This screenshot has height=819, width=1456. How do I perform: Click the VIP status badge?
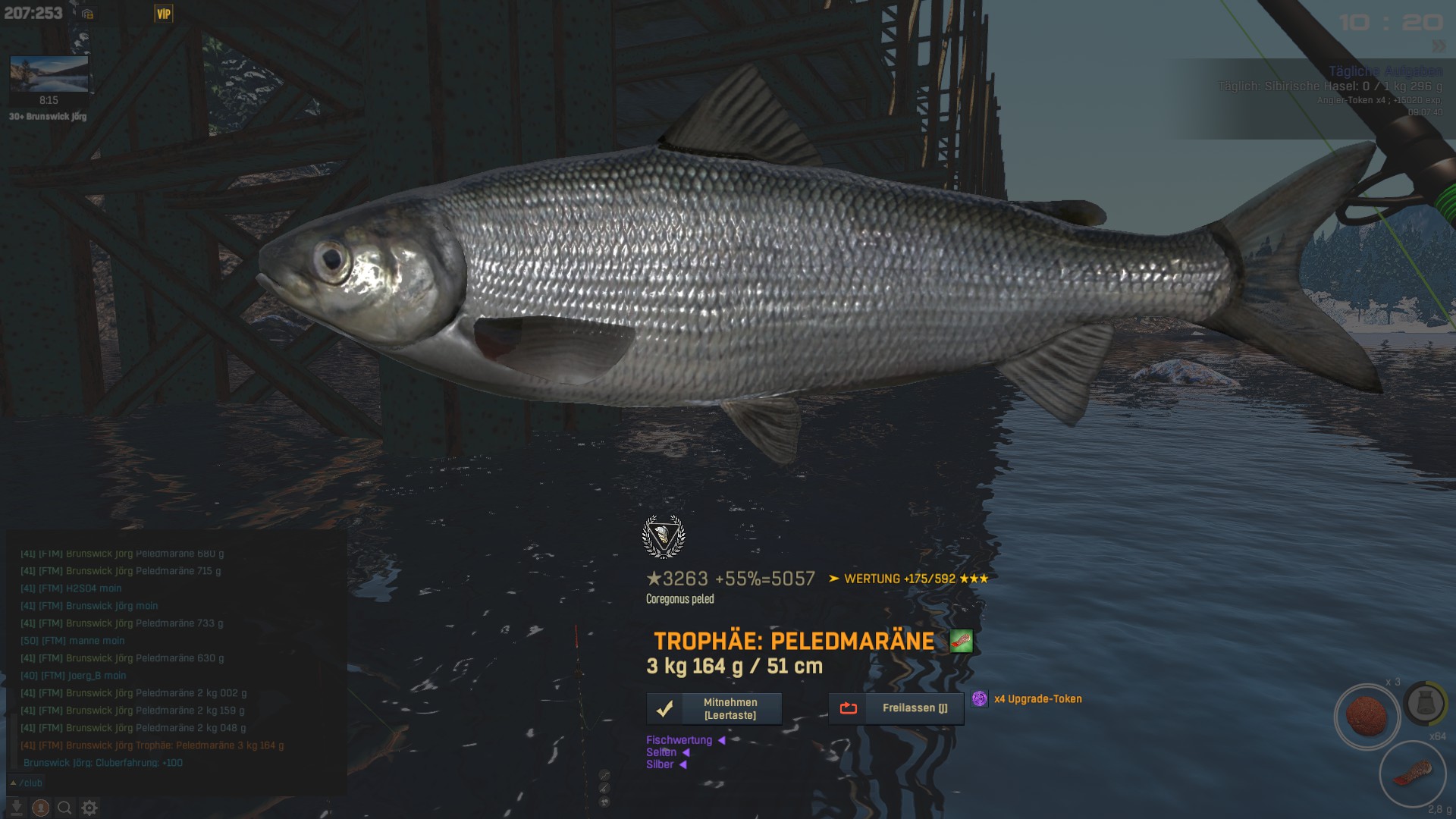(x=164, y=14)
